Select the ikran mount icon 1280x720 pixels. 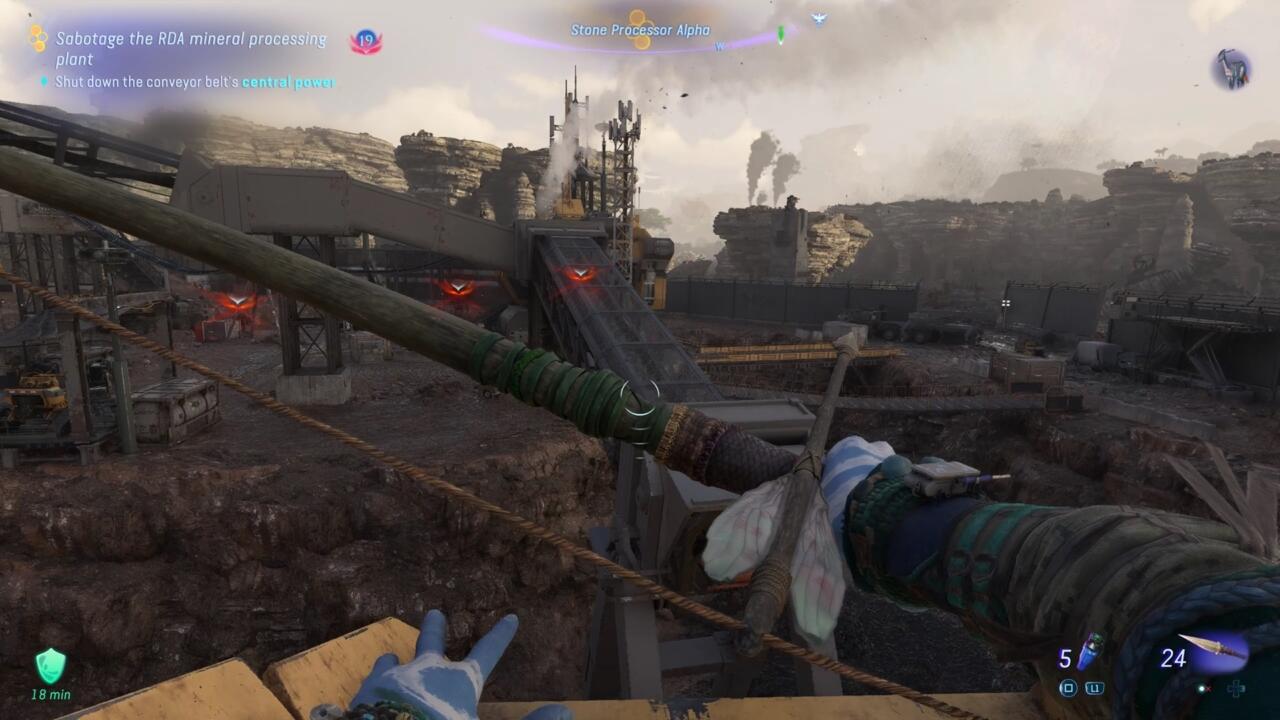click(1231, 69)
